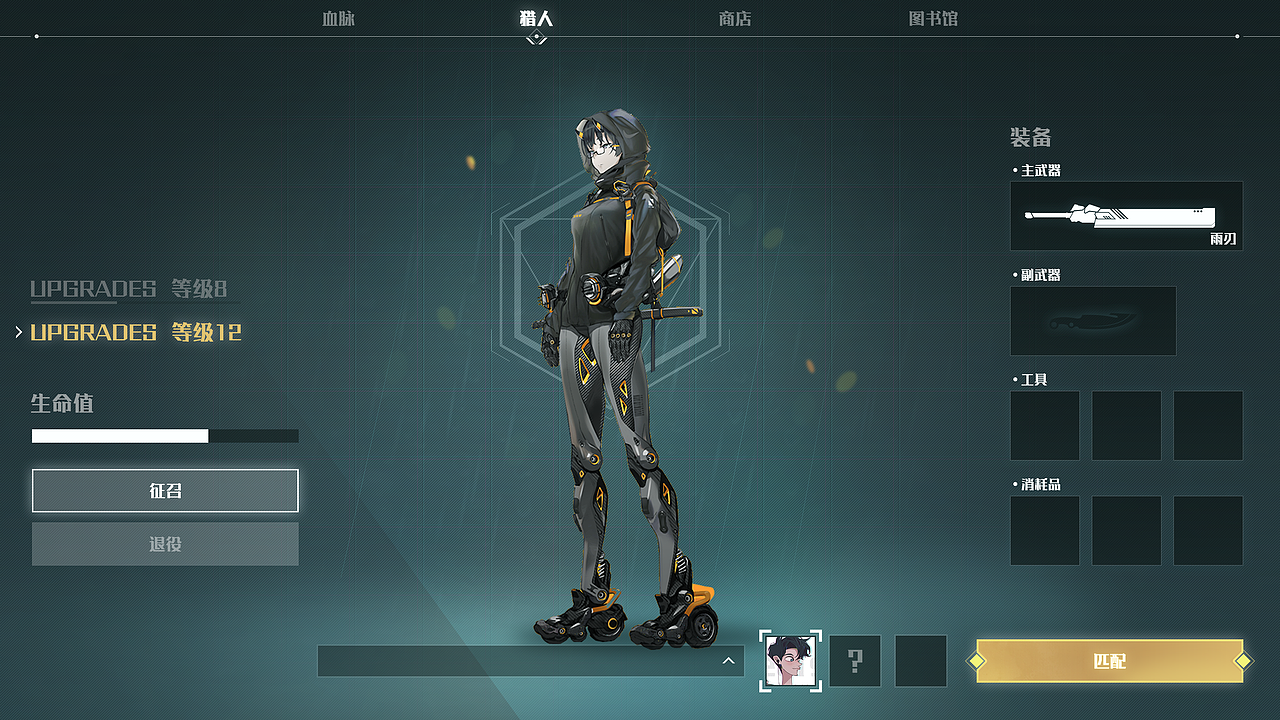Viewport: 1280px width, 720px height.
Task: Switch to the 商店 tab
Action: tap(735, 18)
